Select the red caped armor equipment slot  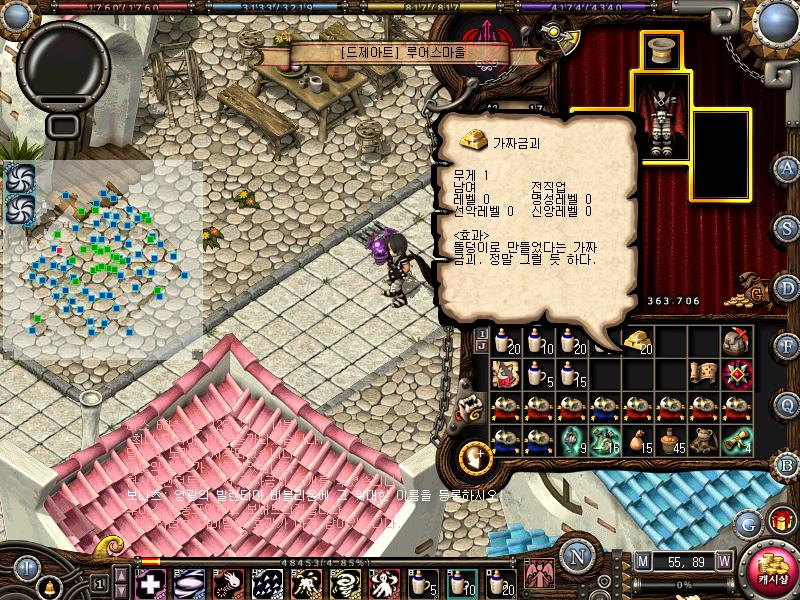click(659, 121)
